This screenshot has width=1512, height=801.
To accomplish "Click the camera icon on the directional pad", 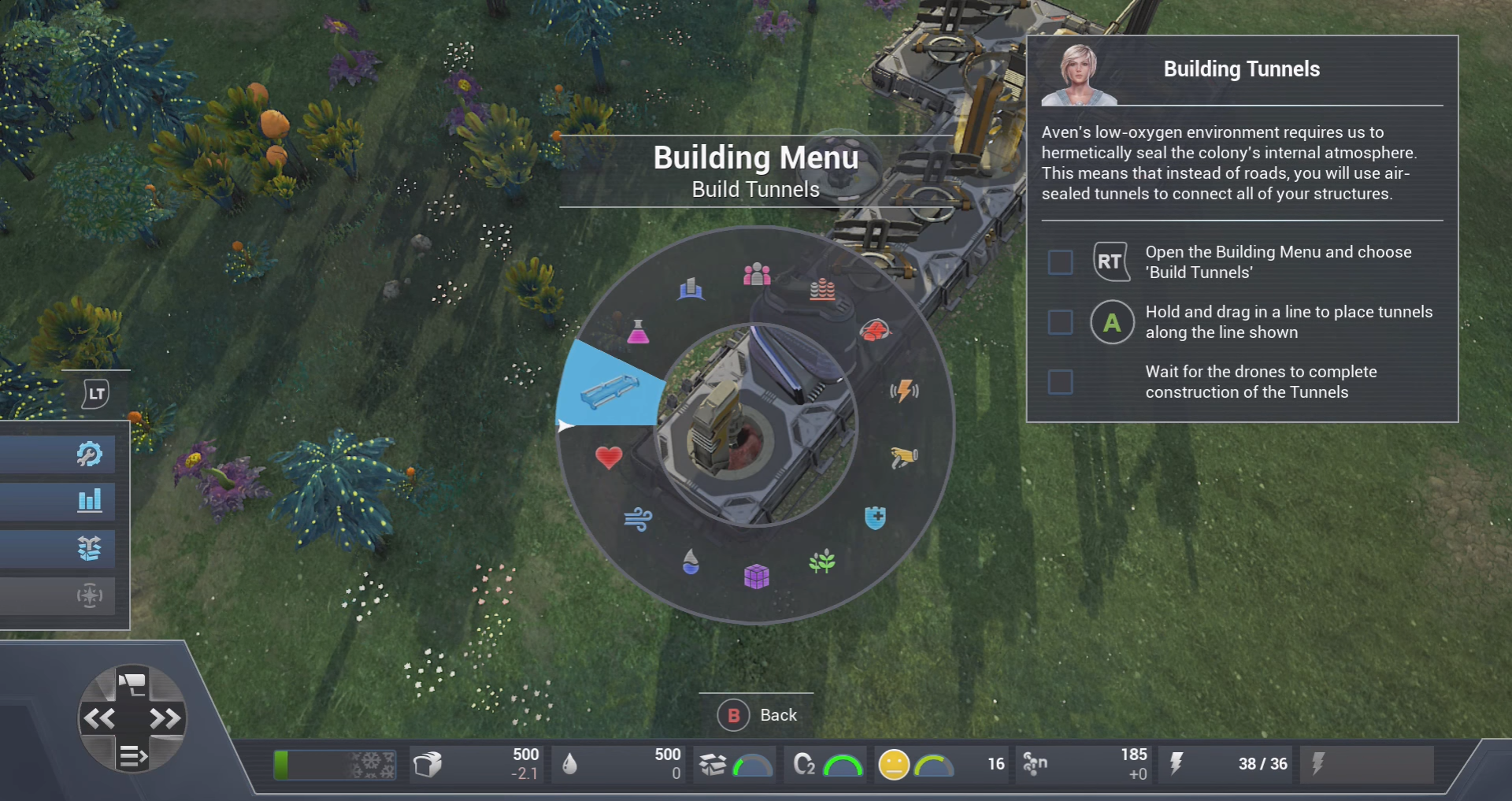I will click(132, 682).
